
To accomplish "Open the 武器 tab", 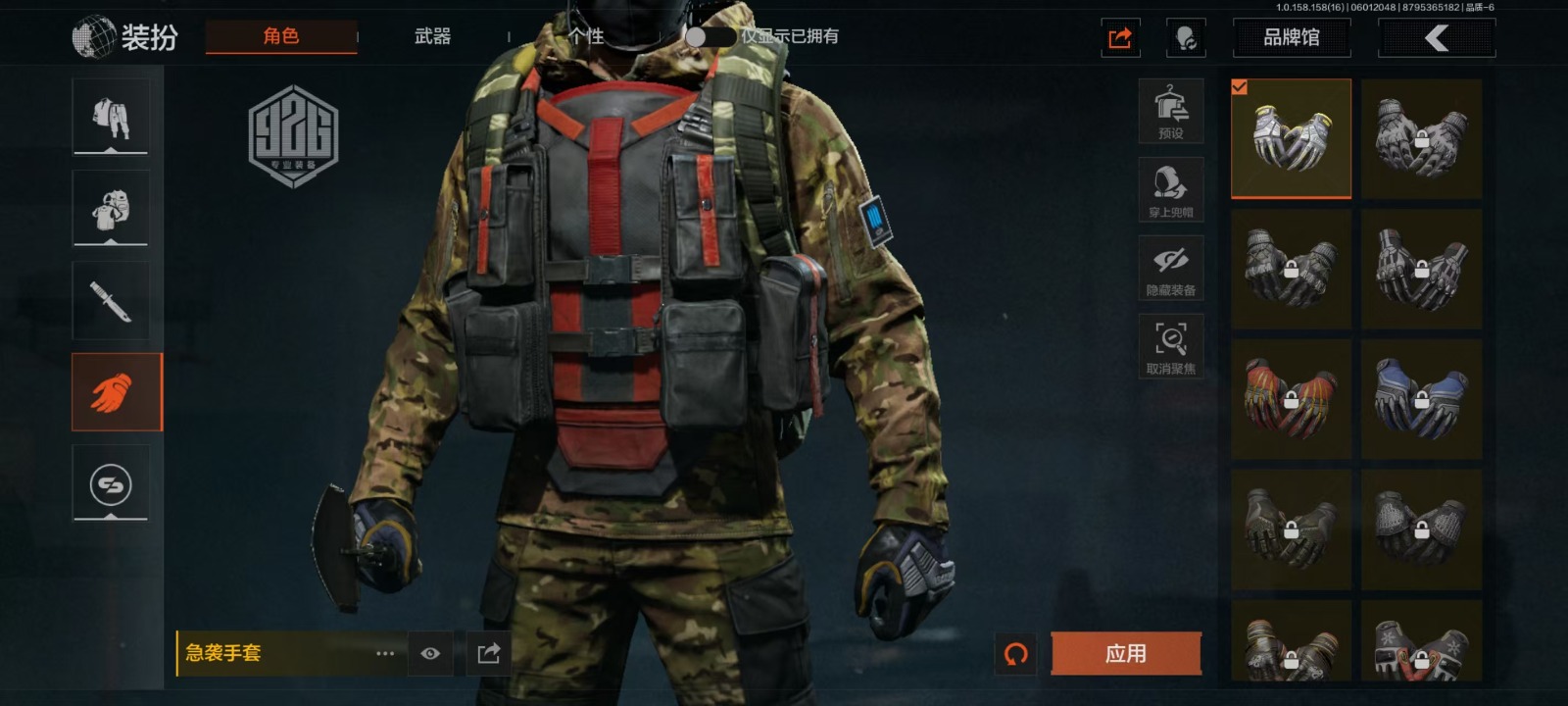I will coord(432,36).
